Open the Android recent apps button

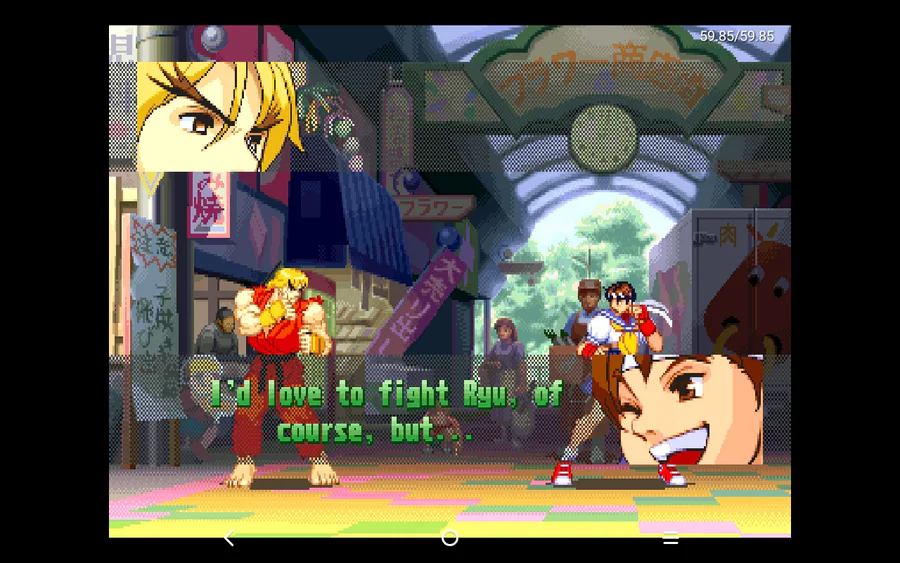[671, 538]
